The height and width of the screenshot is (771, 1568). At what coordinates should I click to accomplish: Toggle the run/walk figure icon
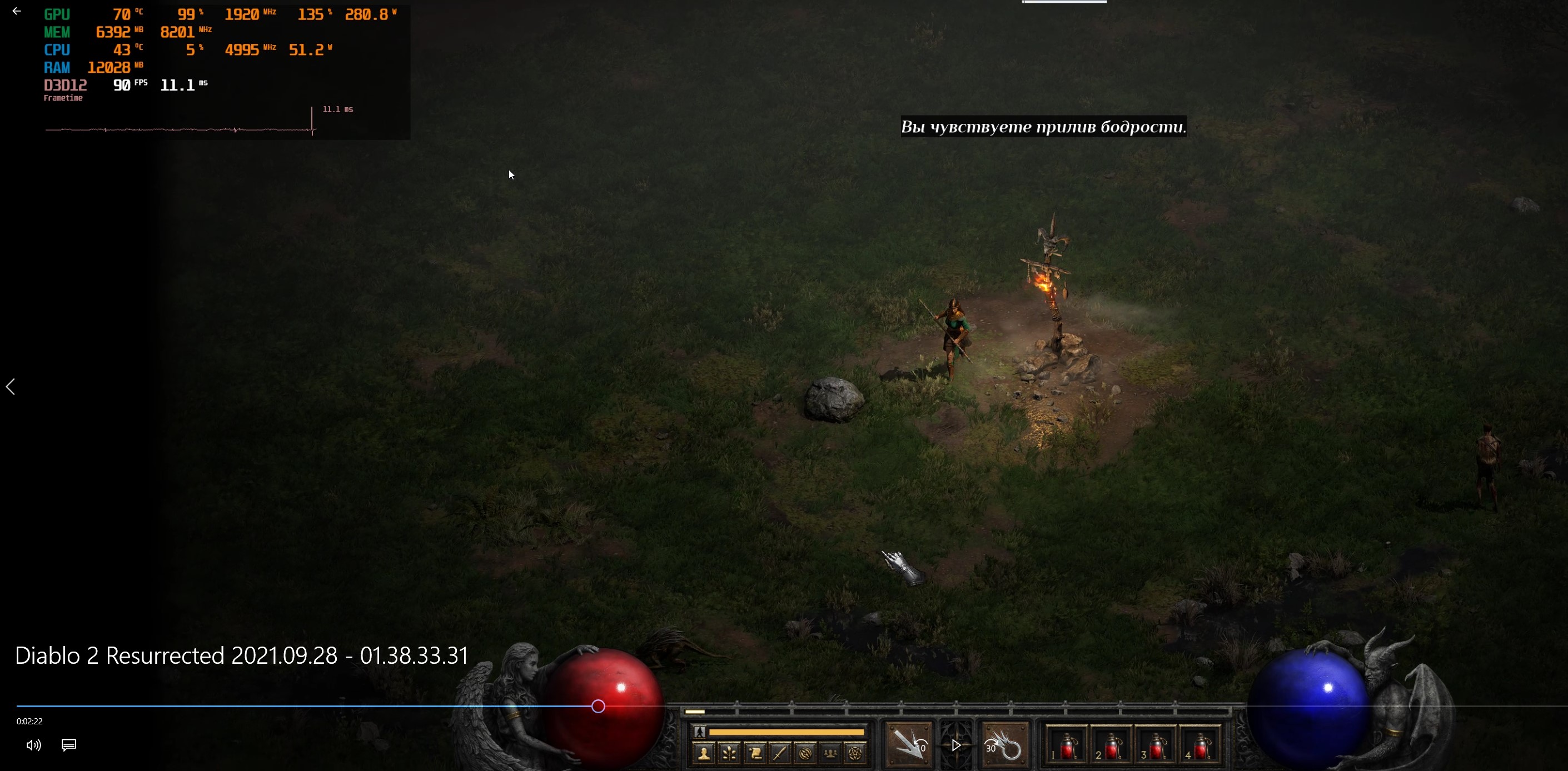pyautogui.click(x=699, y=732)
